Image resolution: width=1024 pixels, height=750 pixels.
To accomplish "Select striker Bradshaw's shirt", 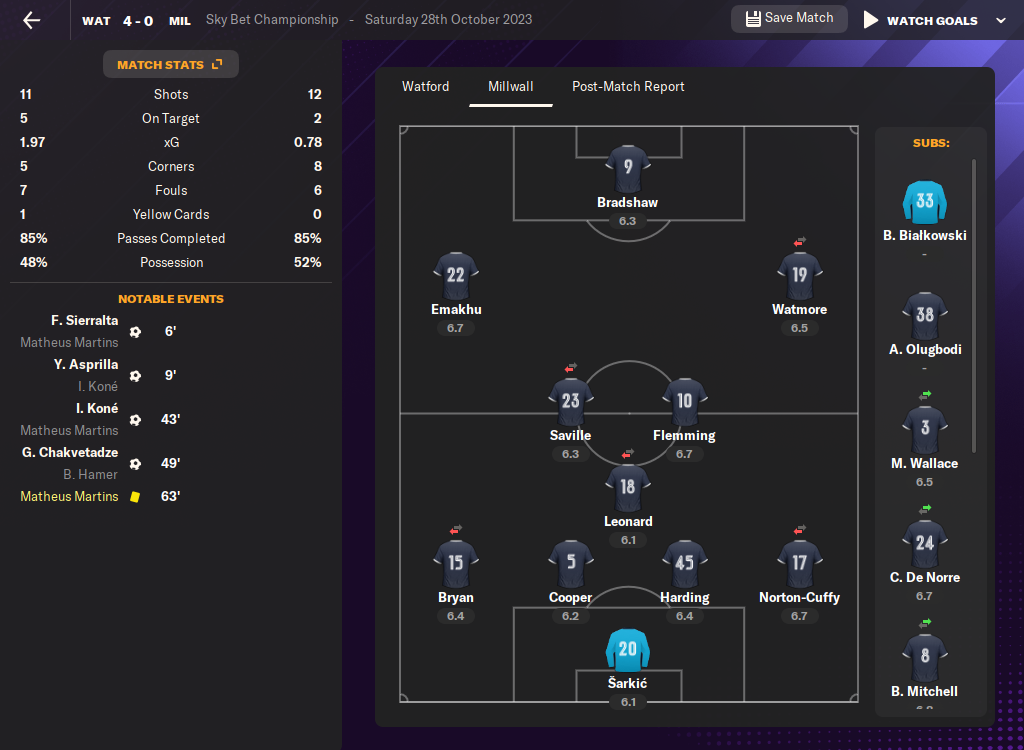I will [628, 168].
